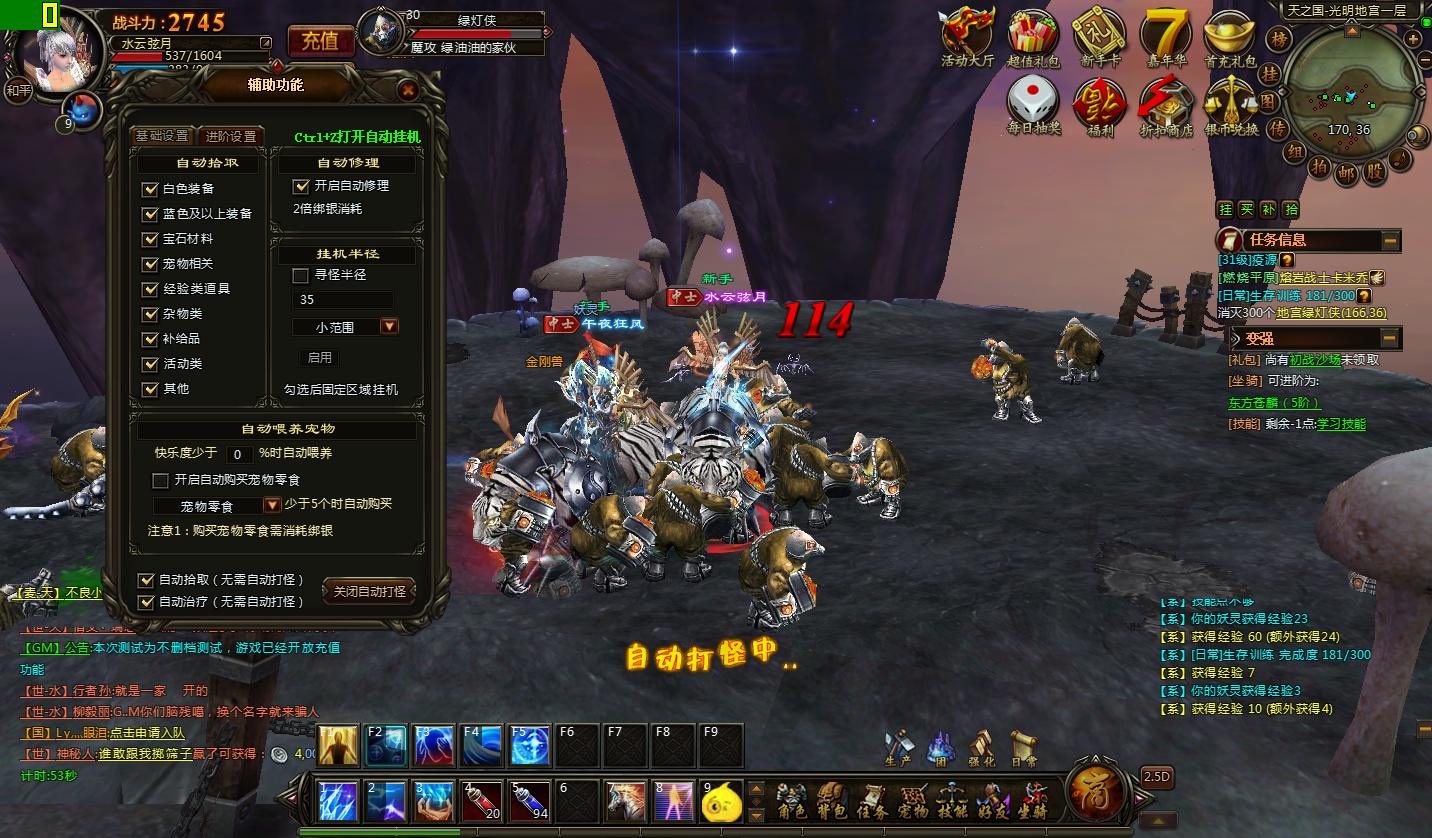Activate the lightning skill in slot 1
1432x838 pixels.
pyautogui.click(x=338, y=801)
